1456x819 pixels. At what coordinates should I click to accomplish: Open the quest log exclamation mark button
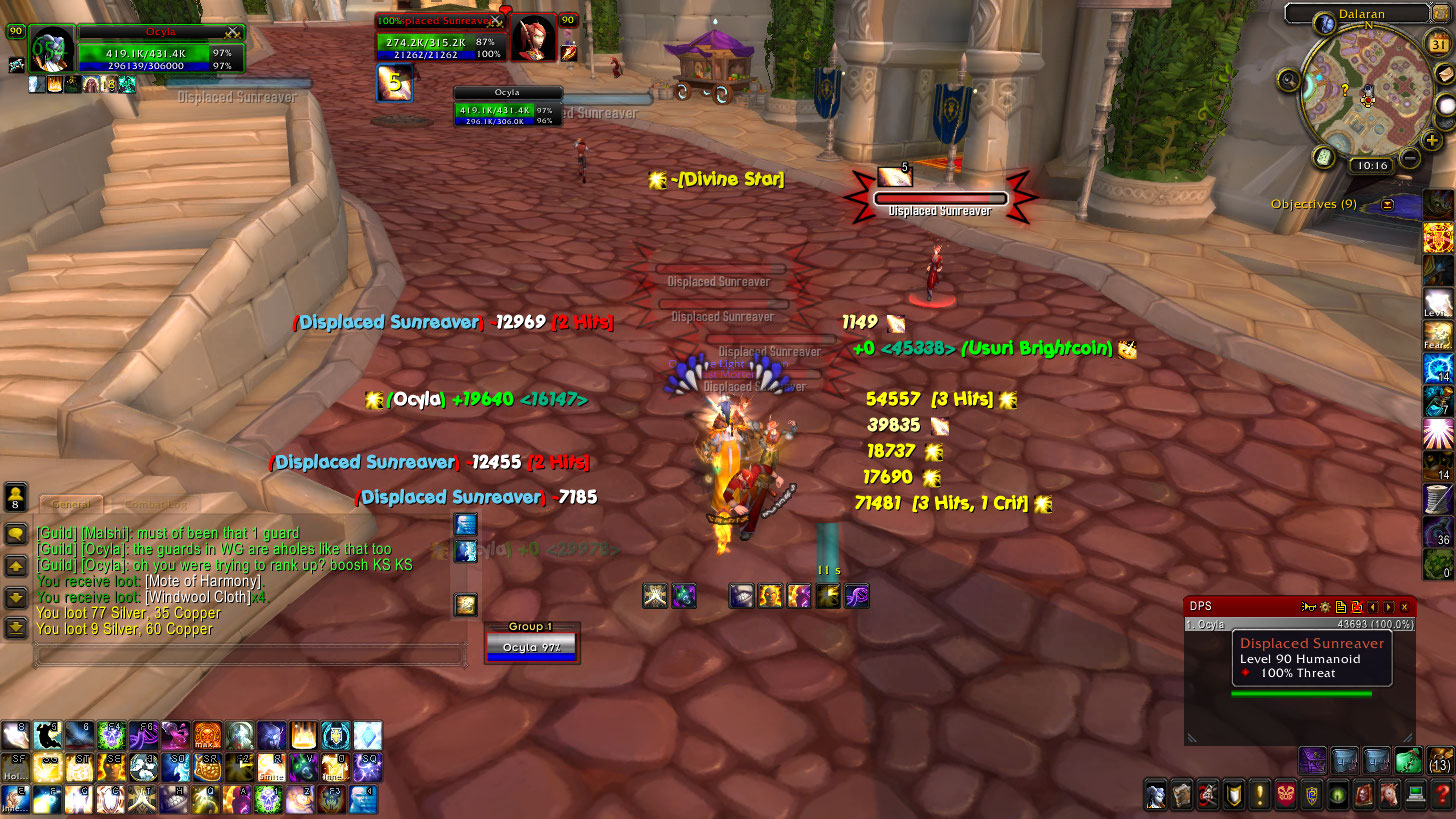[1259, 796]
